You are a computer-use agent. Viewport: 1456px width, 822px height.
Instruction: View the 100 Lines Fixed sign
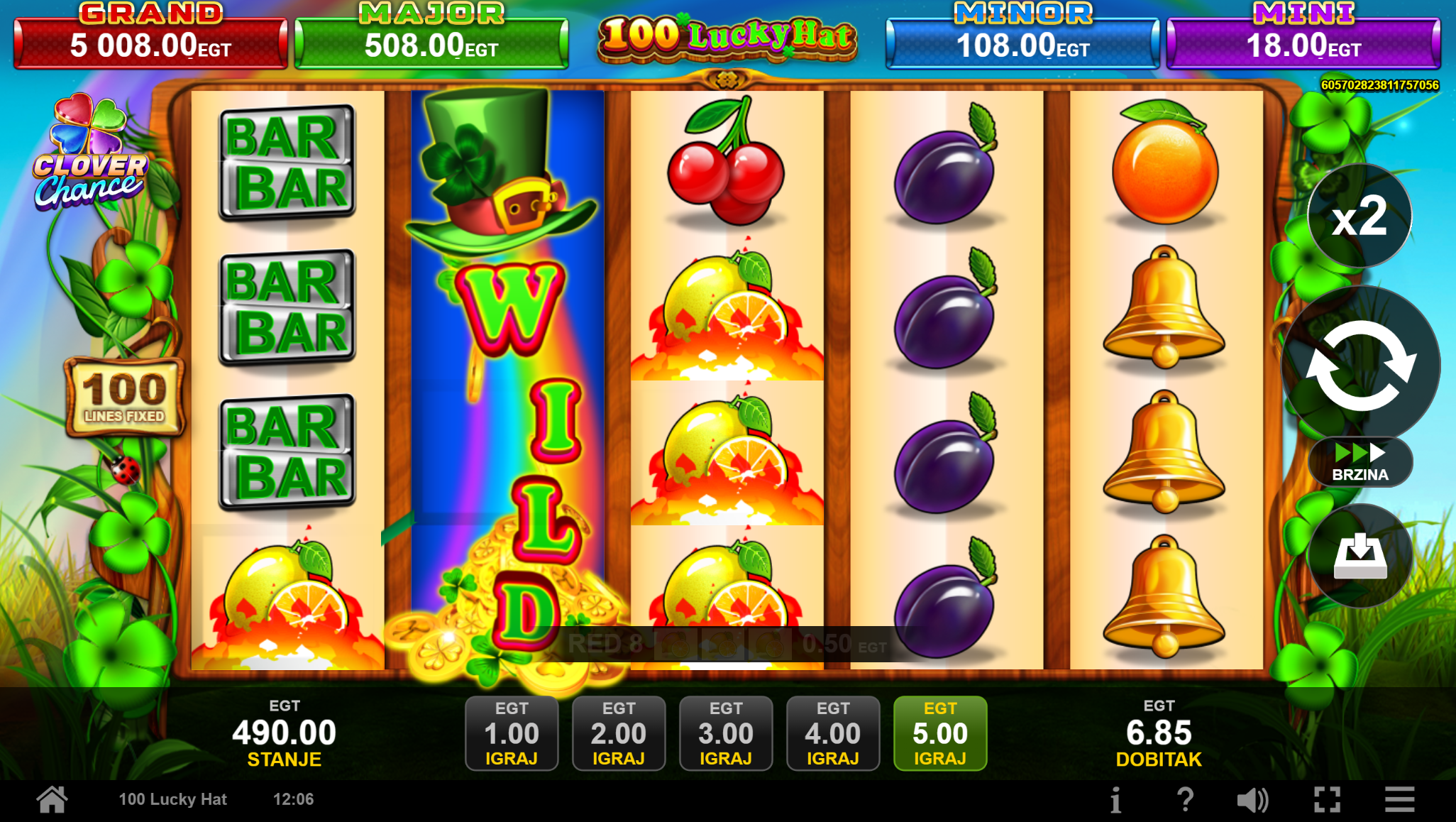tap(125, 397)
